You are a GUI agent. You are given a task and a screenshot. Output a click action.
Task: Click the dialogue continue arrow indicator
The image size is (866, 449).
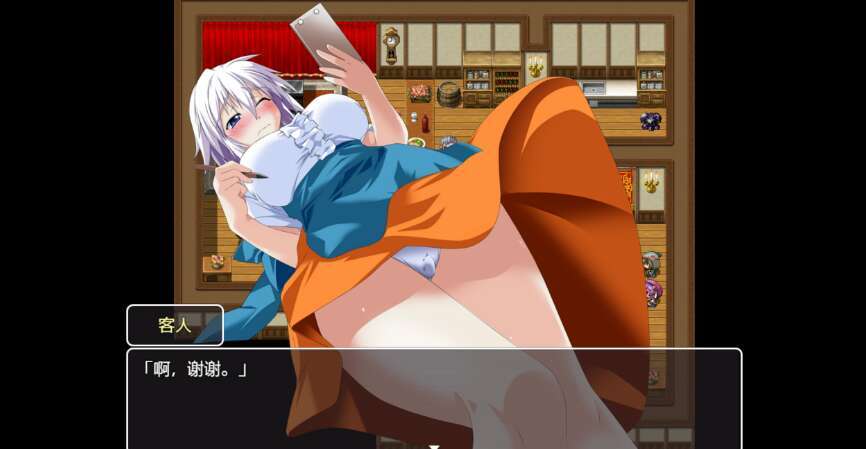(x=433, y=445)
